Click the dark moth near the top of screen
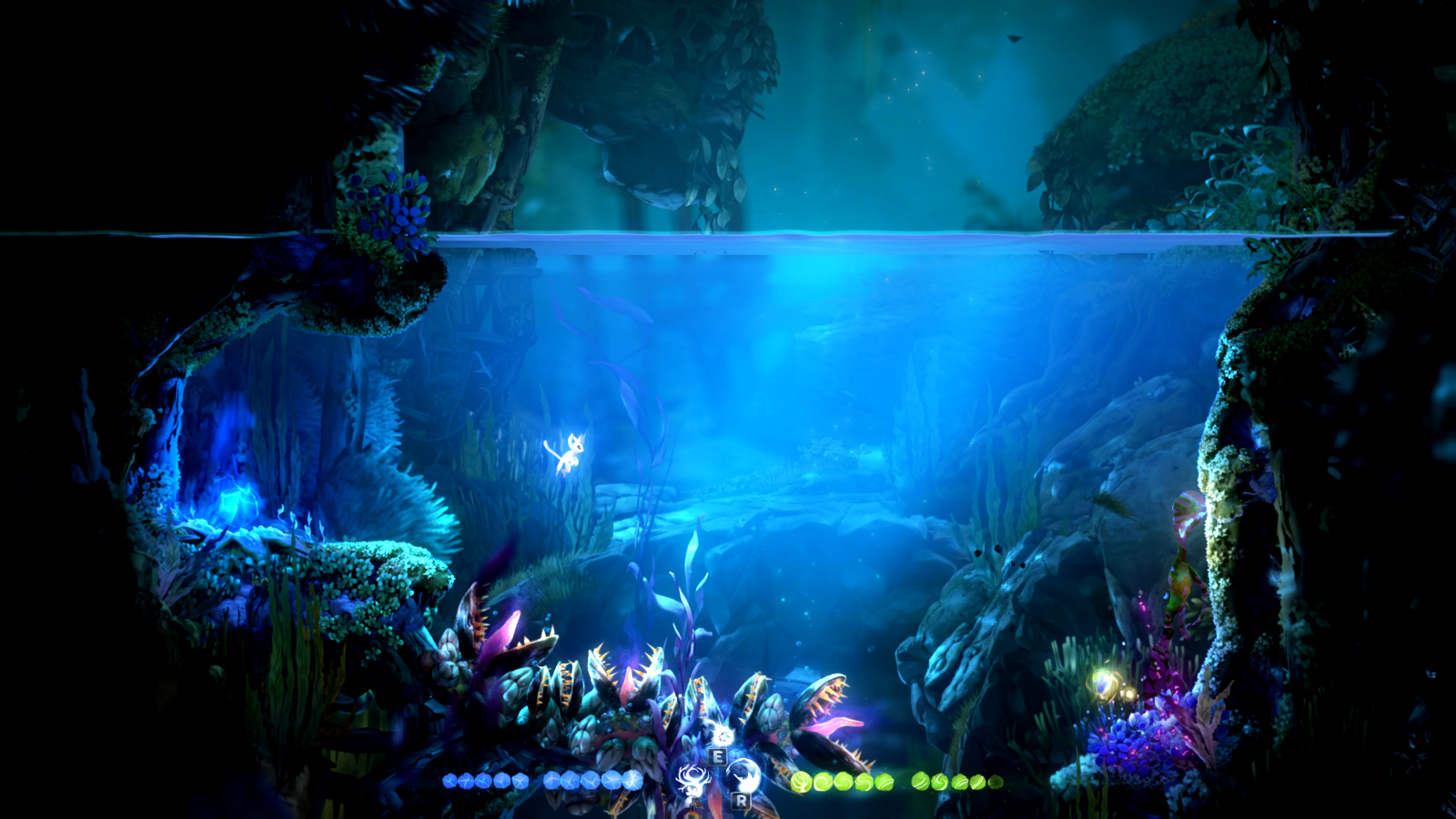The width and height of the screenshot is (1456, 819). (x=1014, y=38)
